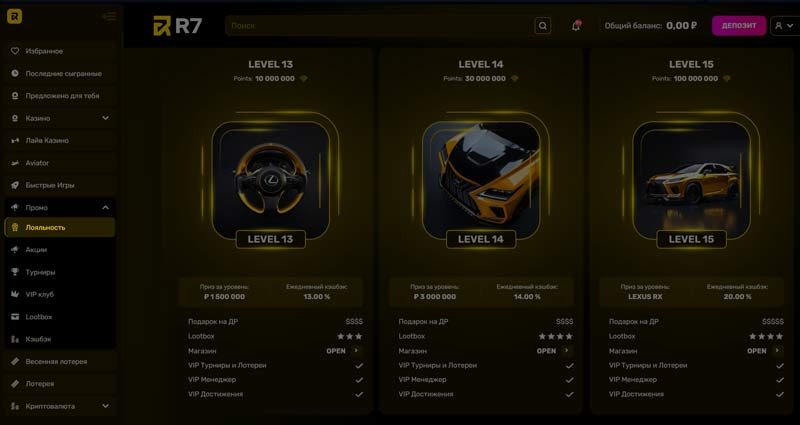Viewport: 800px width, 425px height.
Task: Expand the Казино dropdown menu
Action: [x=105, y=118]
